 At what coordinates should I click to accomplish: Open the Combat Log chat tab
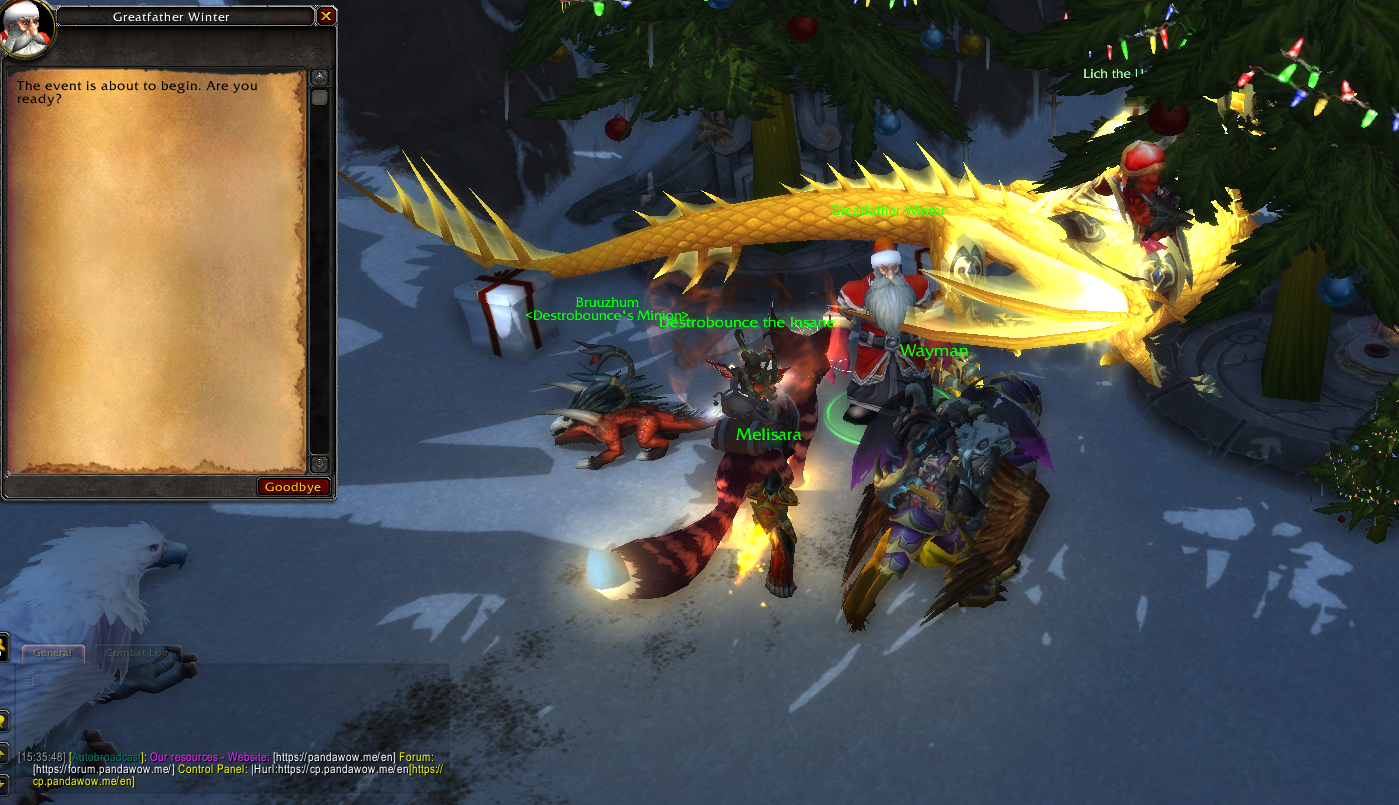pos(137,653)
